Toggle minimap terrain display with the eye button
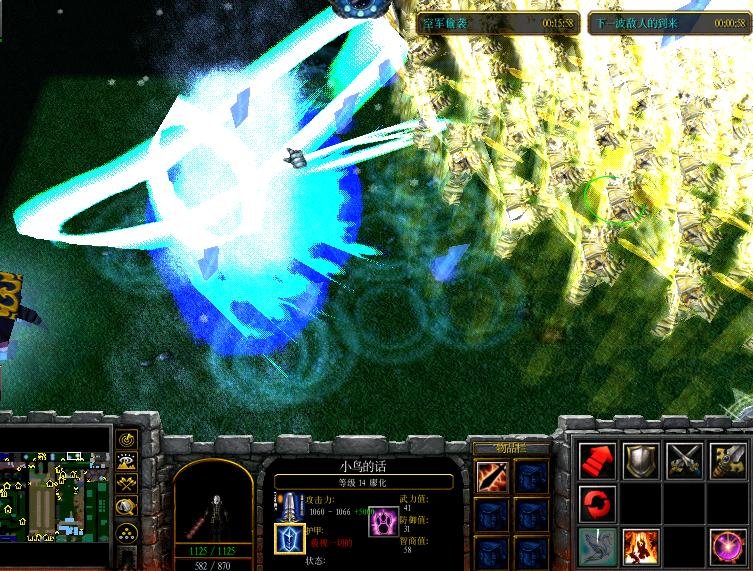 tap(127, 462)
